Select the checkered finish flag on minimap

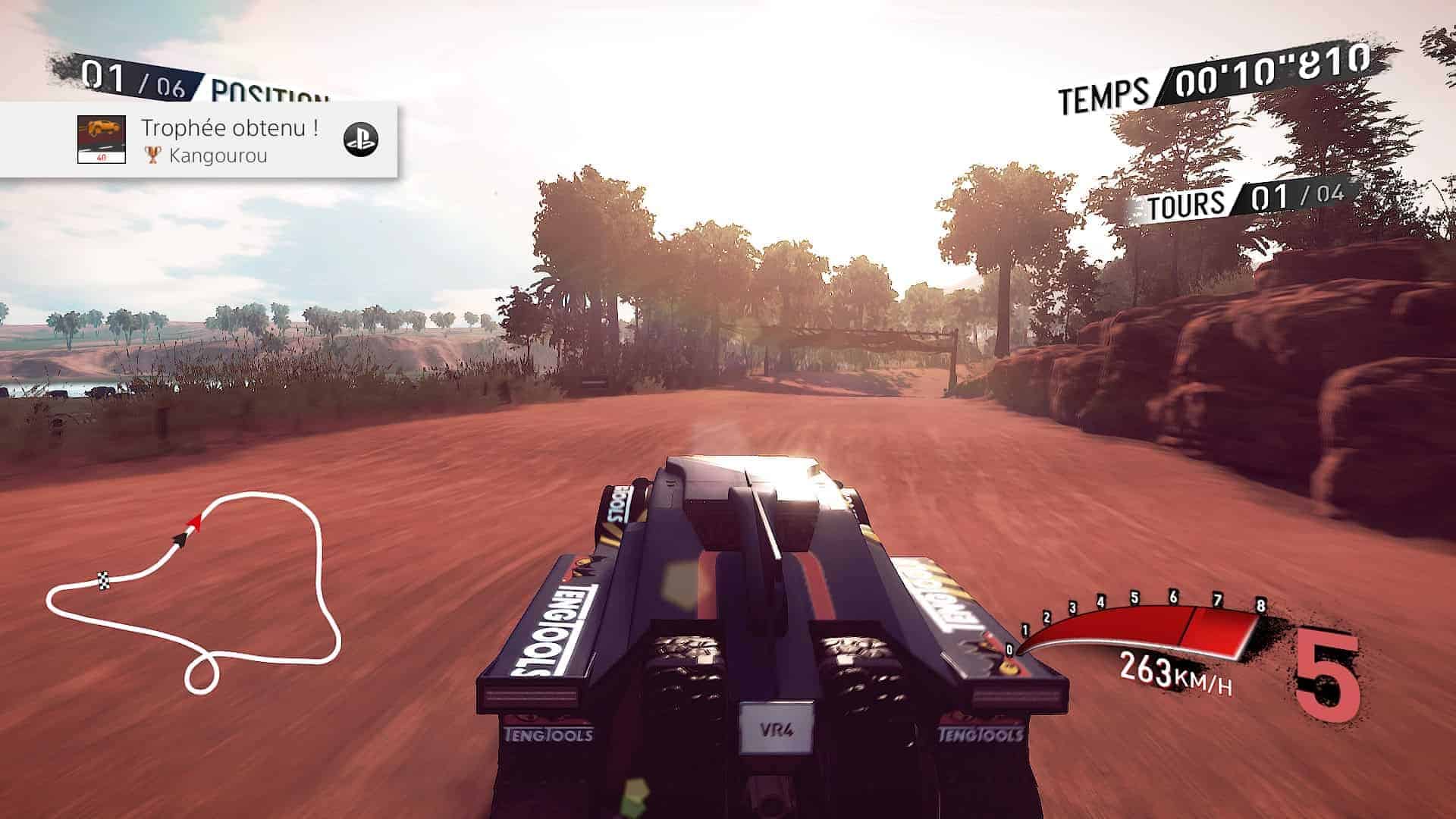104,581
